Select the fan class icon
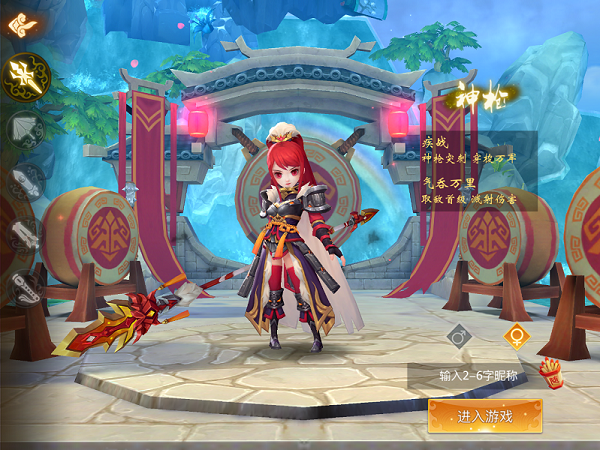Screen dimensions: 600x450 (x=25, y=128)
